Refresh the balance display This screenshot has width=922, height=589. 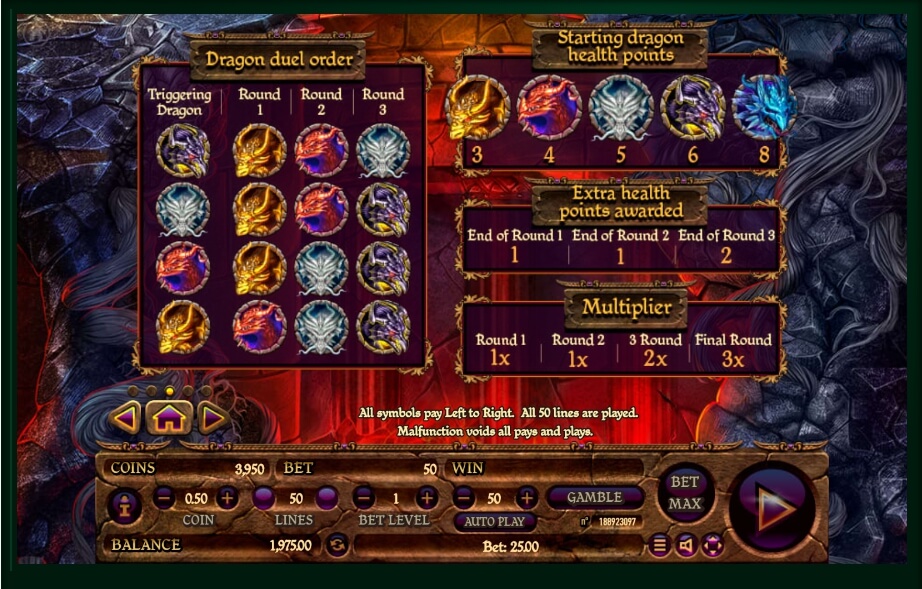coord(338,545)
